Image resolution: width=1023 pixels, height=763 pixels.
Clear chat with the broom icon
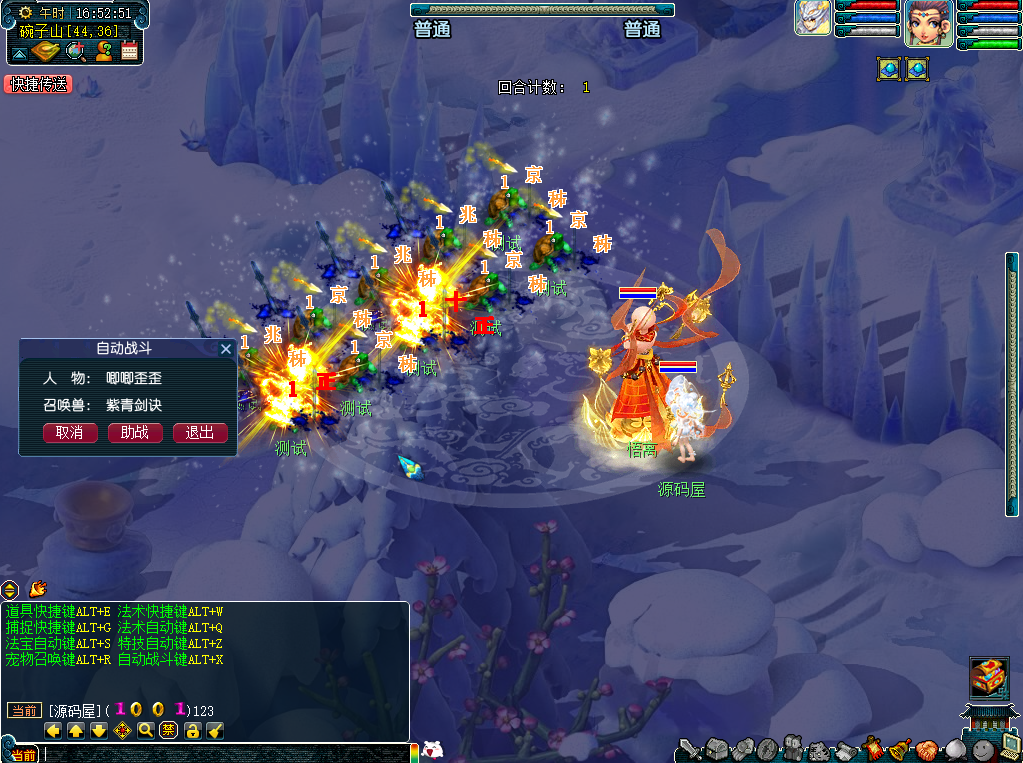(215, 731)
